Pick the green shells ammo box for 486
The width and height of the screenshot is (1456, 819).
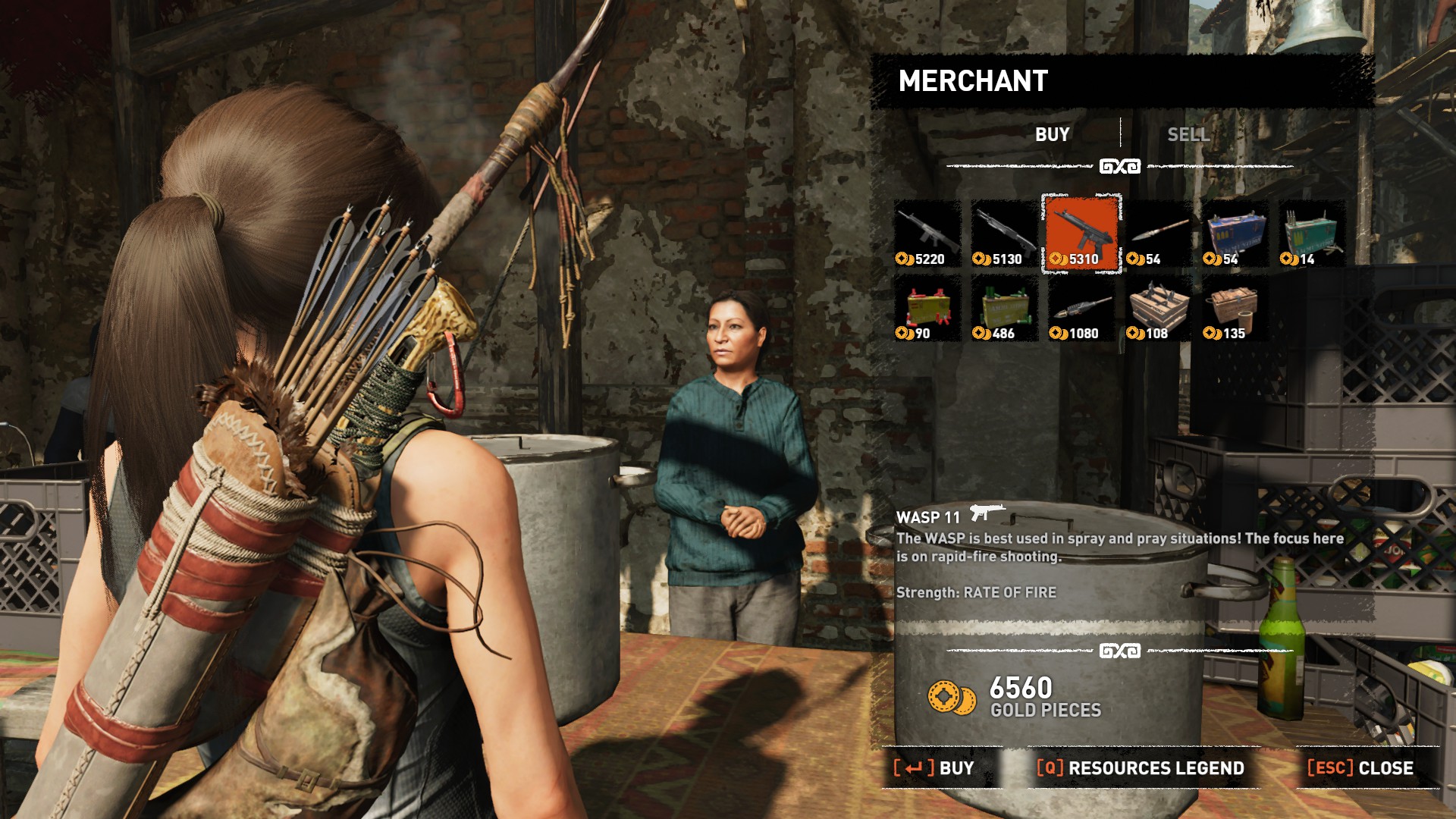pyautogui.click(x=1004, y=308)
